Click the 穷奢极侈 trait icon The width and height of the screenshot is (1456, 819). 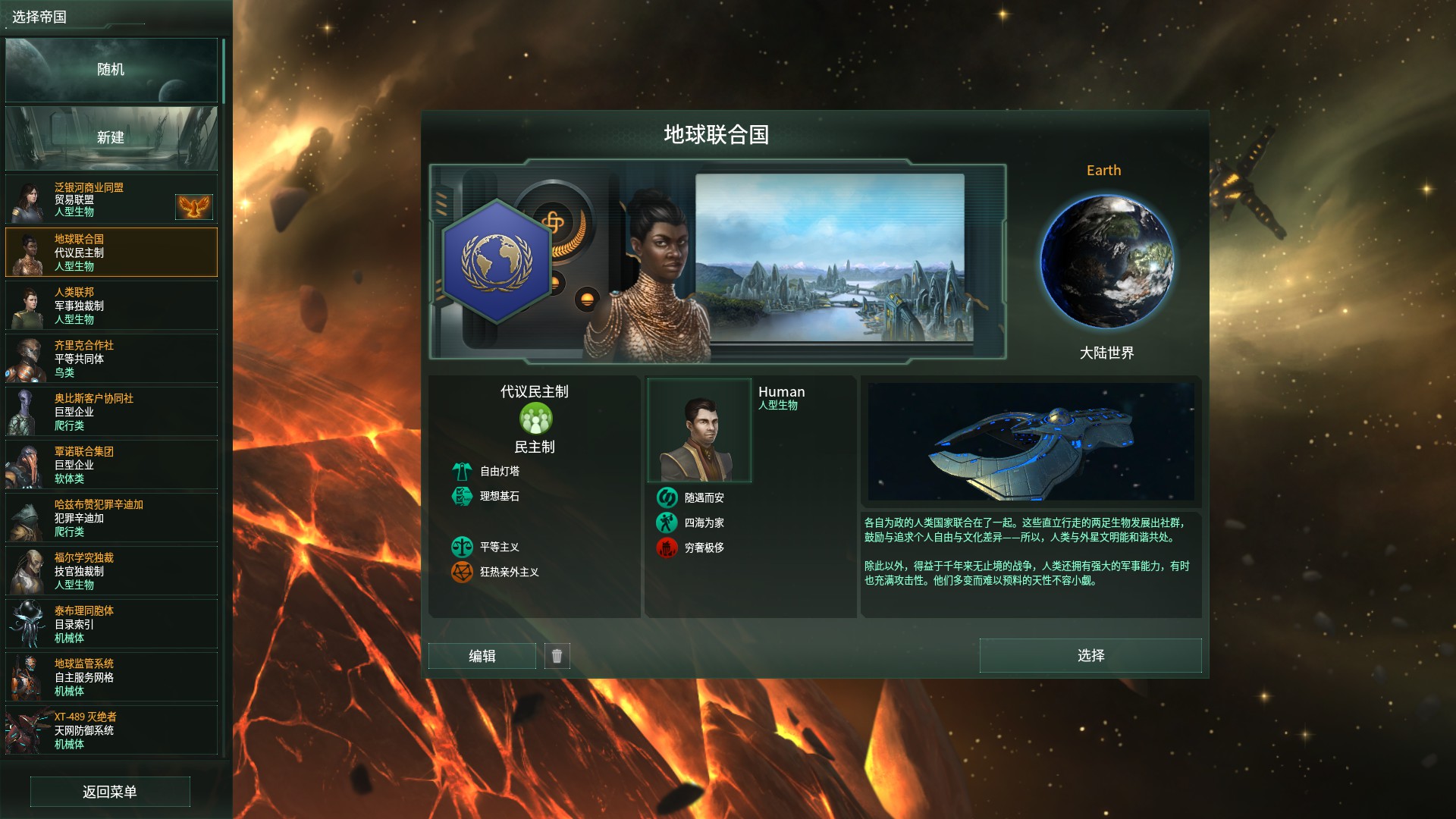click(x=667, y=548)
